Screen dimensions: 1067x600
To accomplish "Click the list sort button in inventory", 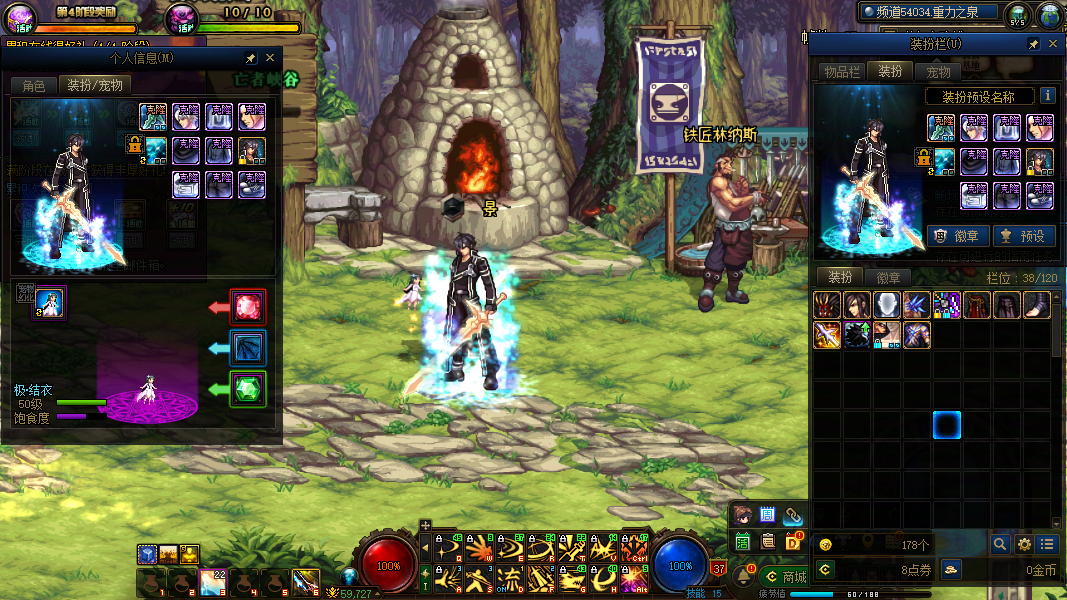I will click(1047, 544).
